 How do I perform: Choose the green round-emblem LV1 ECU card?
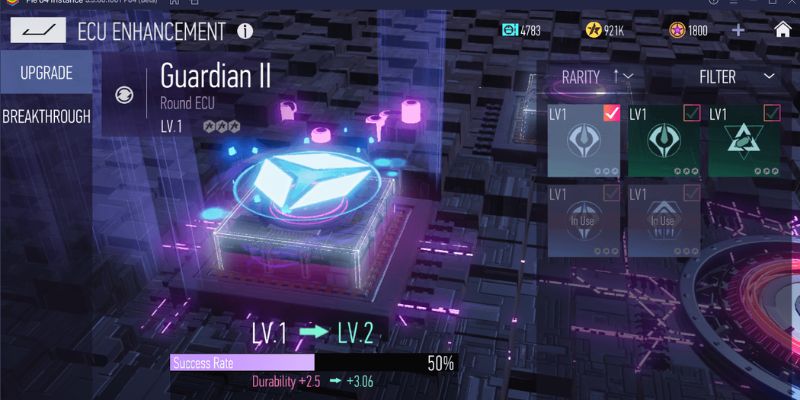[664, 140]
